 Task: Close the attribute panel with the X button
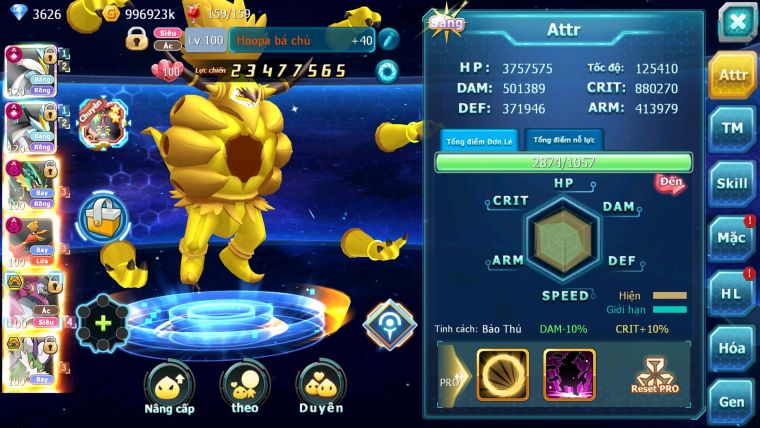(736, 22)
